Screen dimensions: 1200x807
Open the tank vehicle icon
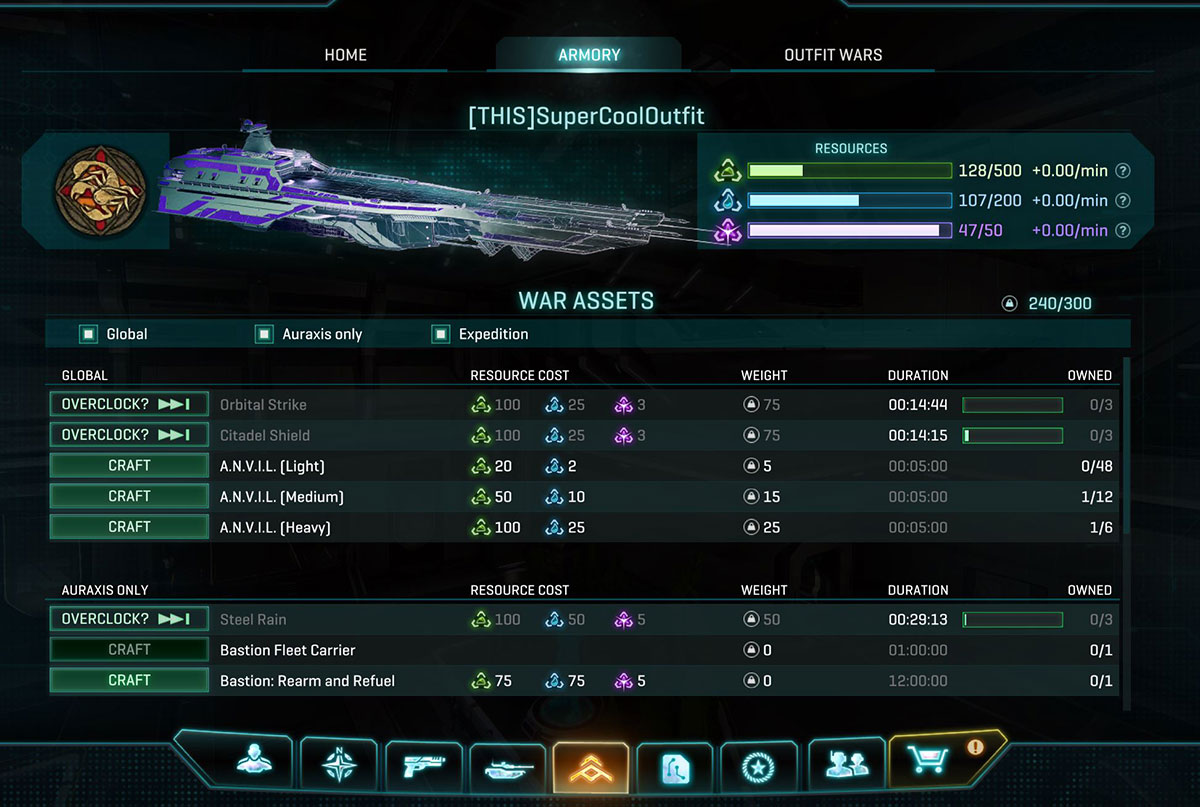tap(507, 767)
